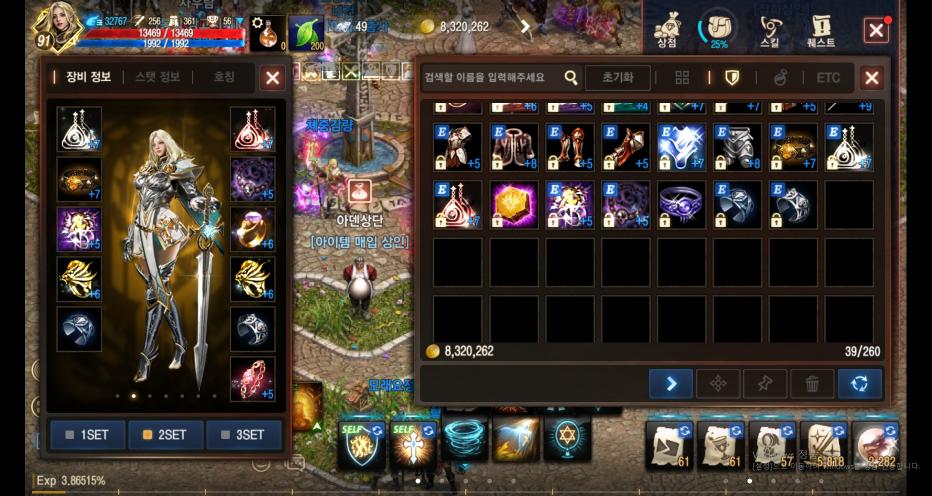Open the 호칭 title tab

click(x=224, y=77)
